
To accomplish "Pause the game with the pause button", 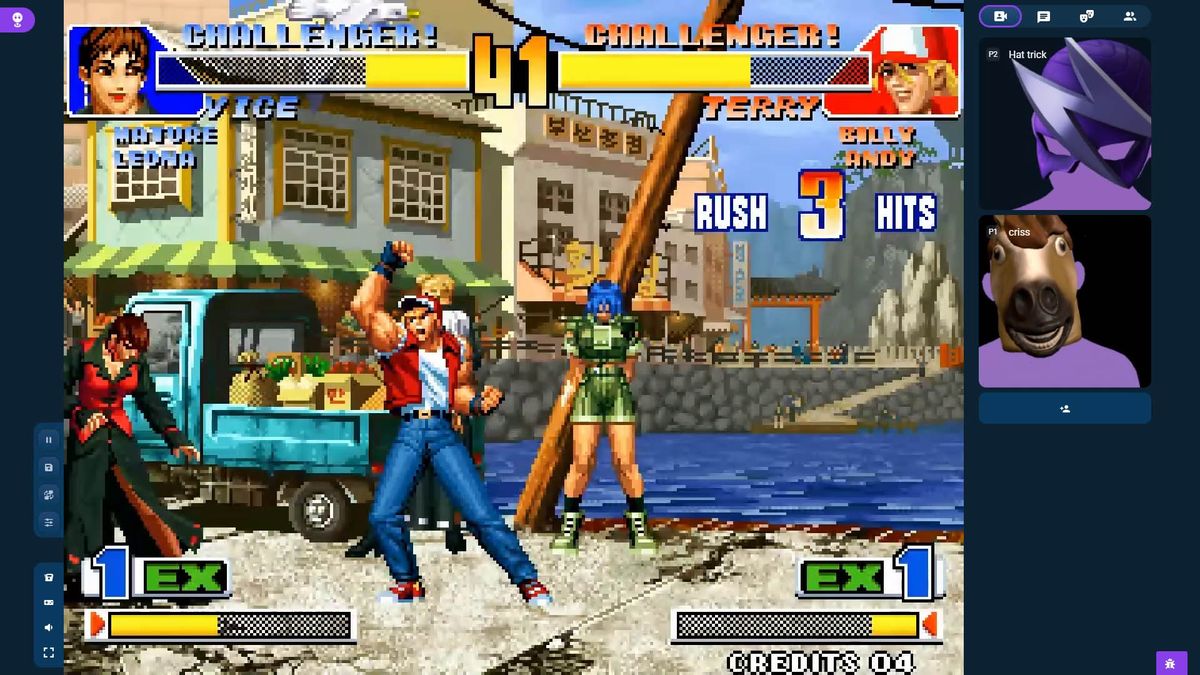I will click(x=48, y=440).
